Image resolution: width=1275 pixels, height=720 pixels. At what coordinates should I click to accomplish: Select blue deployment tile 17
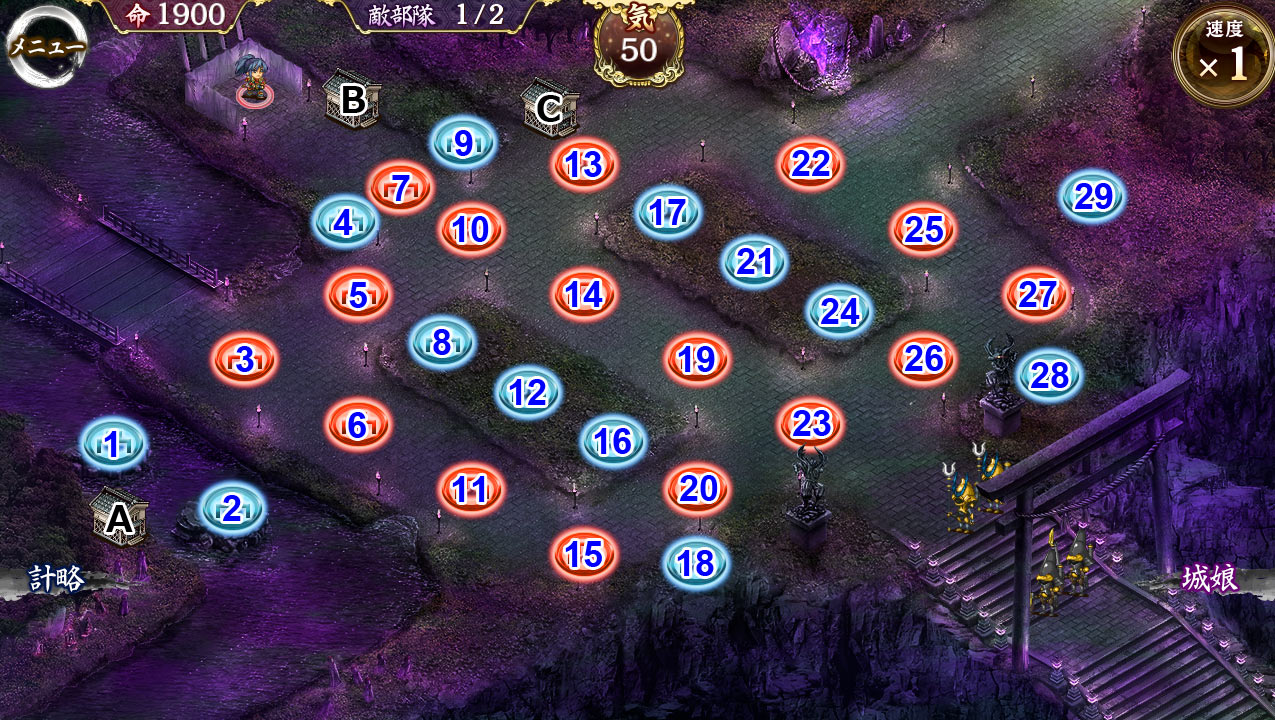667,212
